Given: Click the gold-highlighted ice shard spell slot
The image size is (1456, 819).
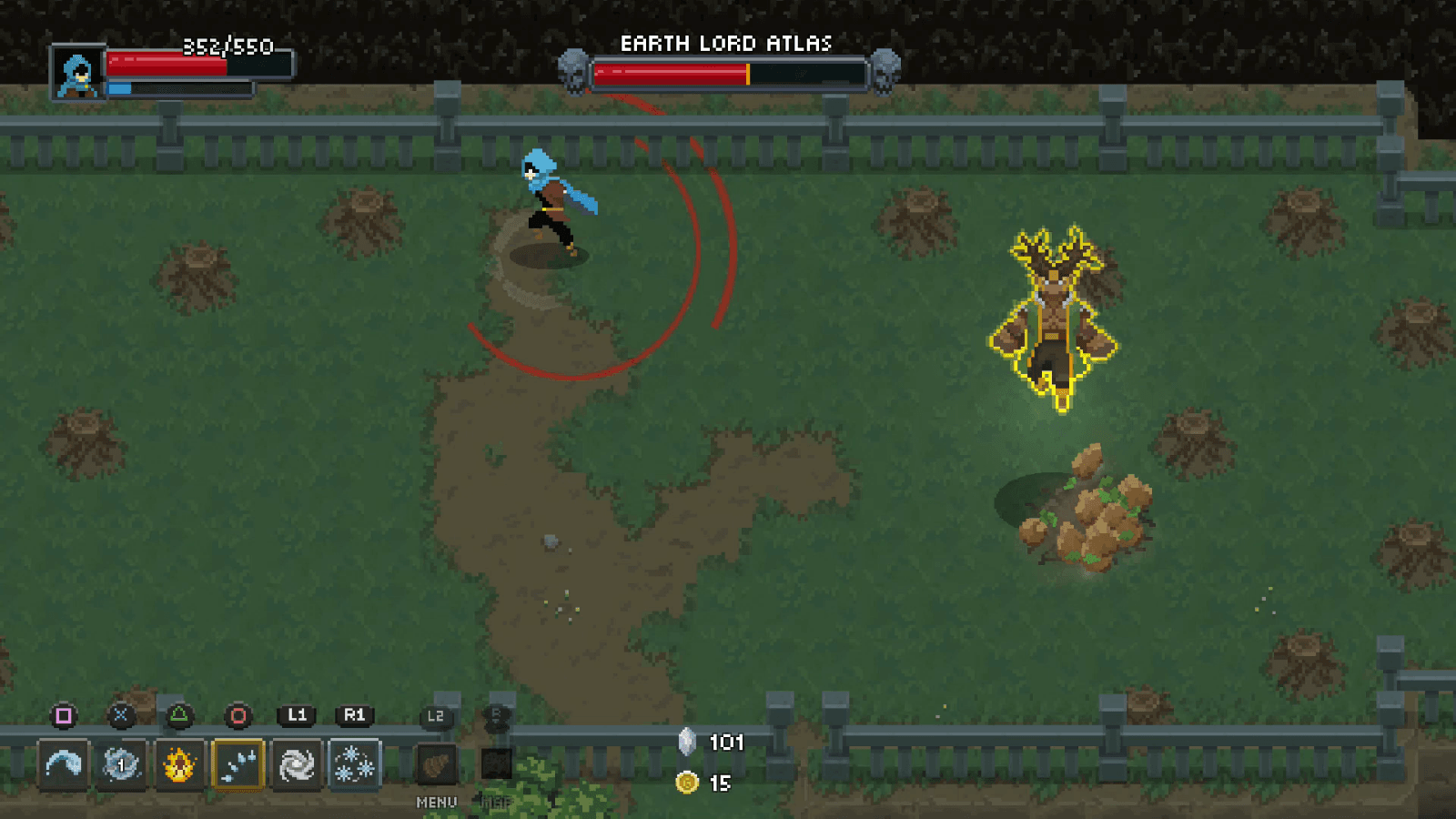Looking at the screenshot, I should [x=238, y=764].
